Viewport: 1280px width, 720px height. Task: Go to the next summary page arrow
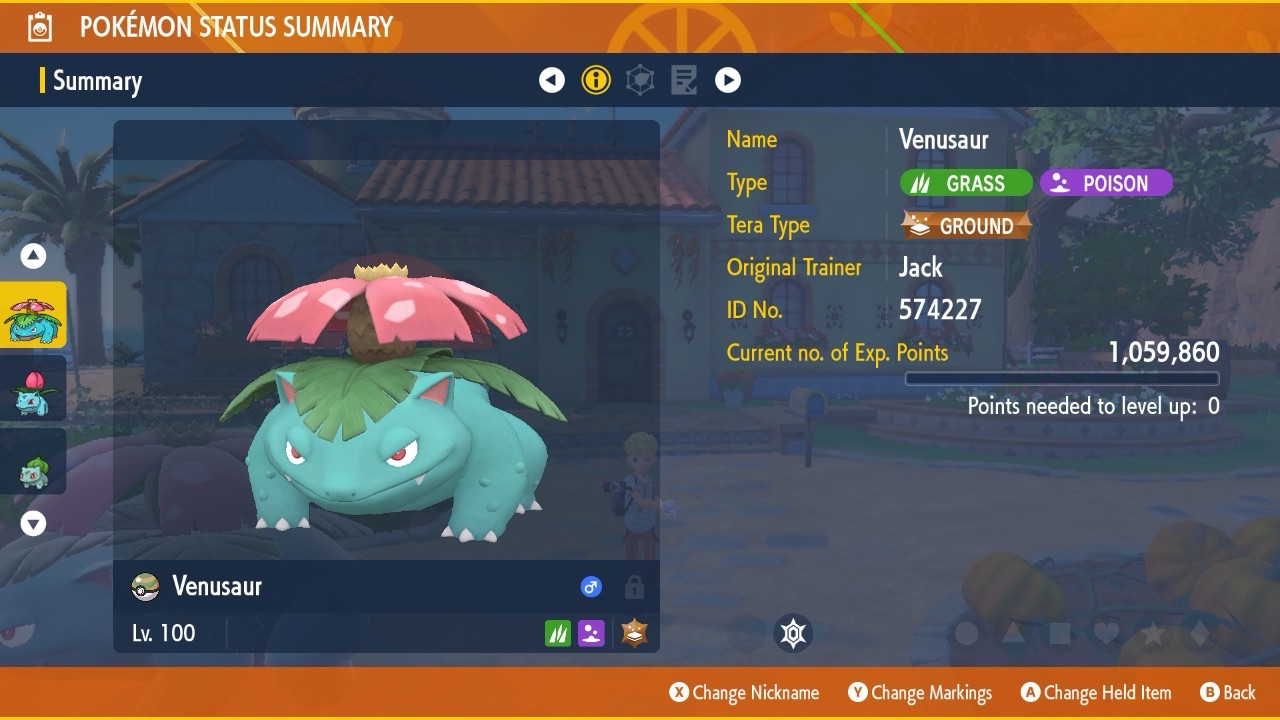coord(728,80)
